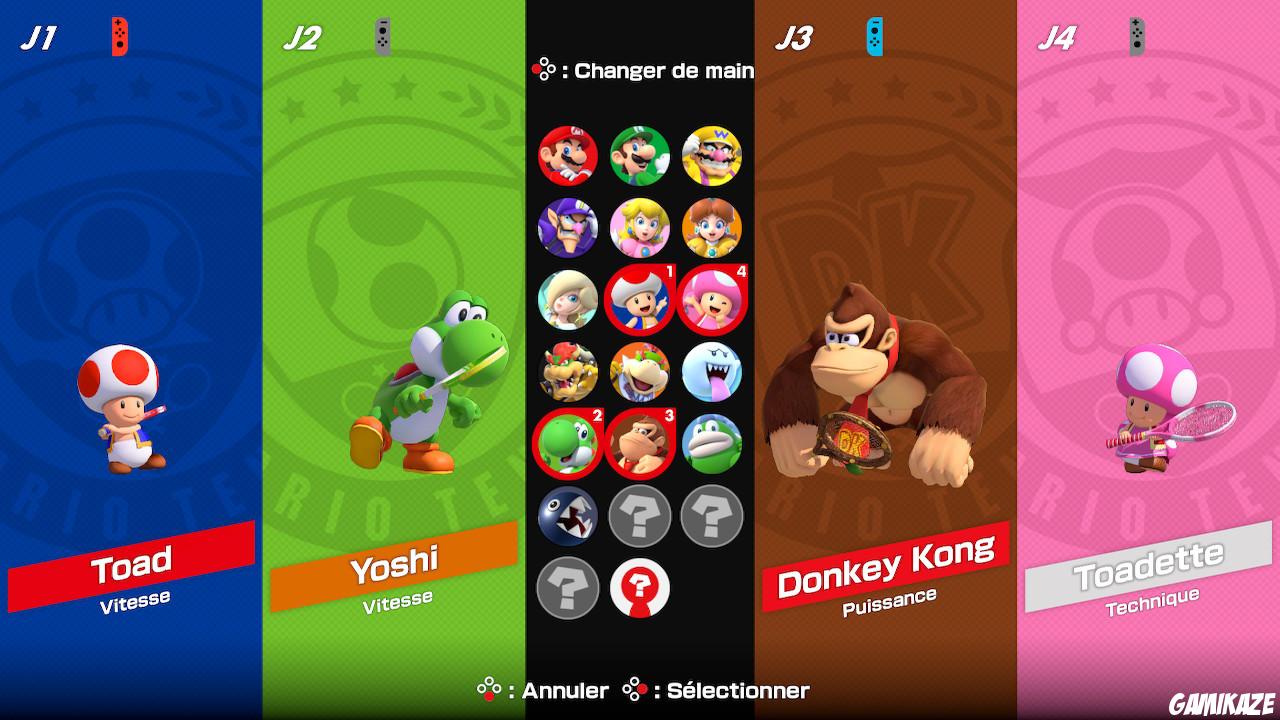Click a gray question mark locked slot
The height and width of the screenshot is (720, 1280).
tap(640, 516)
